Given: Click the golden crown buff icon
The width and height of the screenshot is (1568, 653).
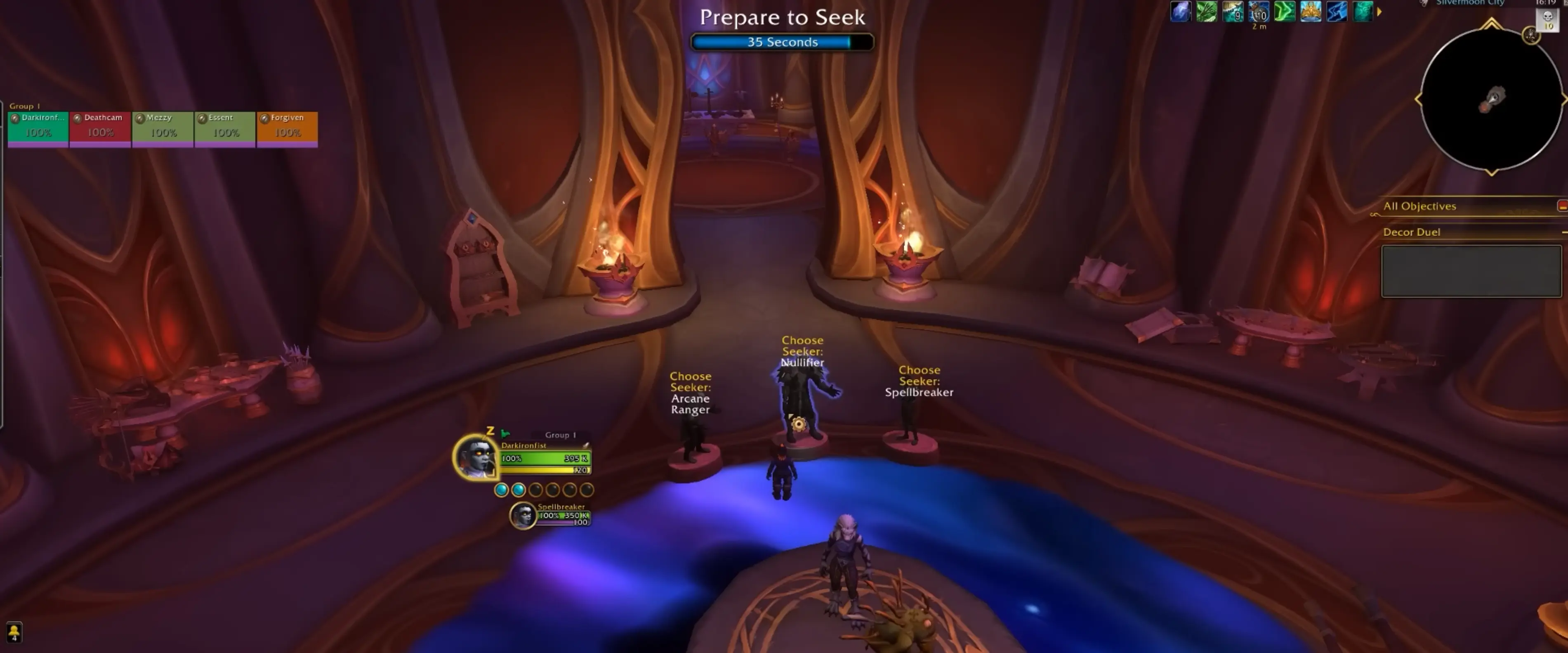Looking at the screenshot, I should (1311, 12).
